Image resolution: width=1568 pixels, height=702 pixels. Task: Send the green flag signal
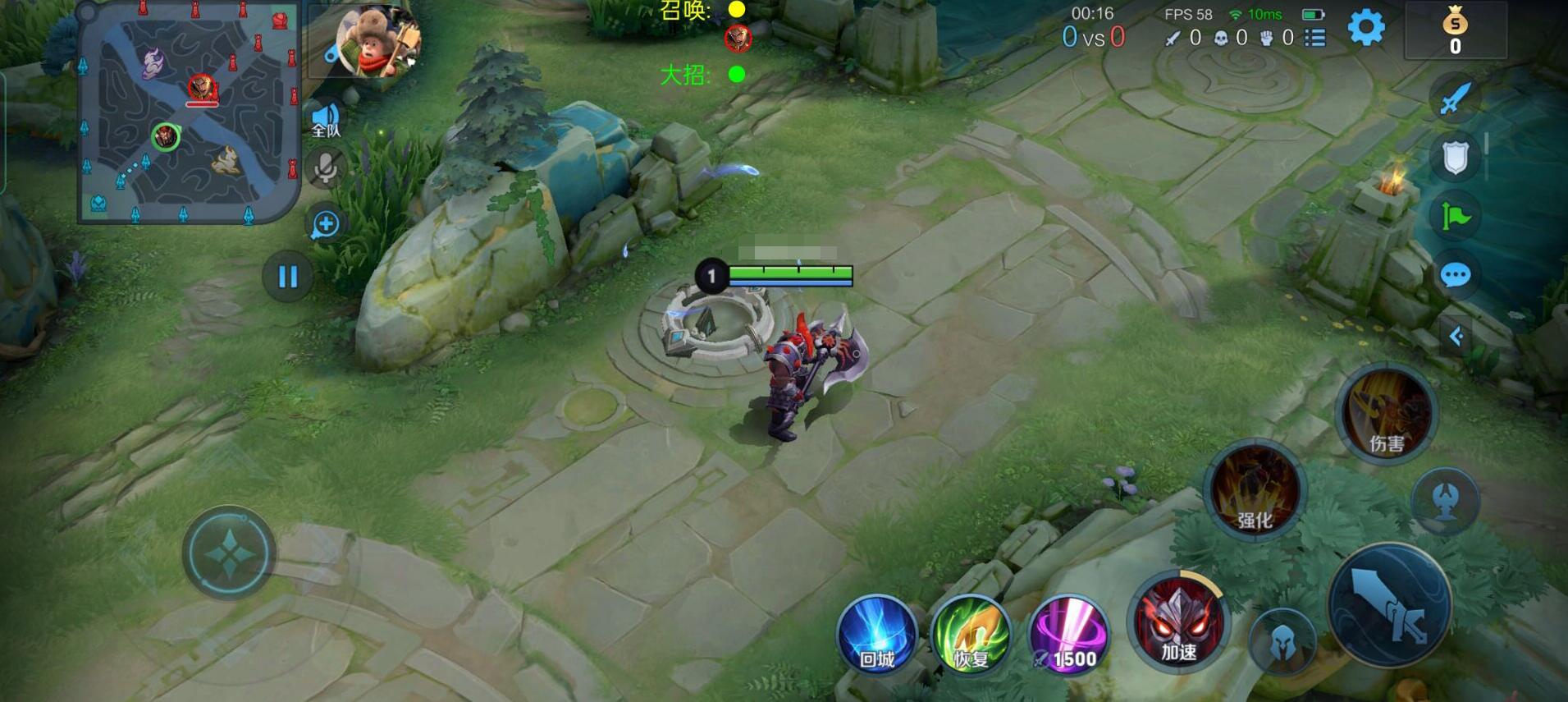coord(1455,216)
